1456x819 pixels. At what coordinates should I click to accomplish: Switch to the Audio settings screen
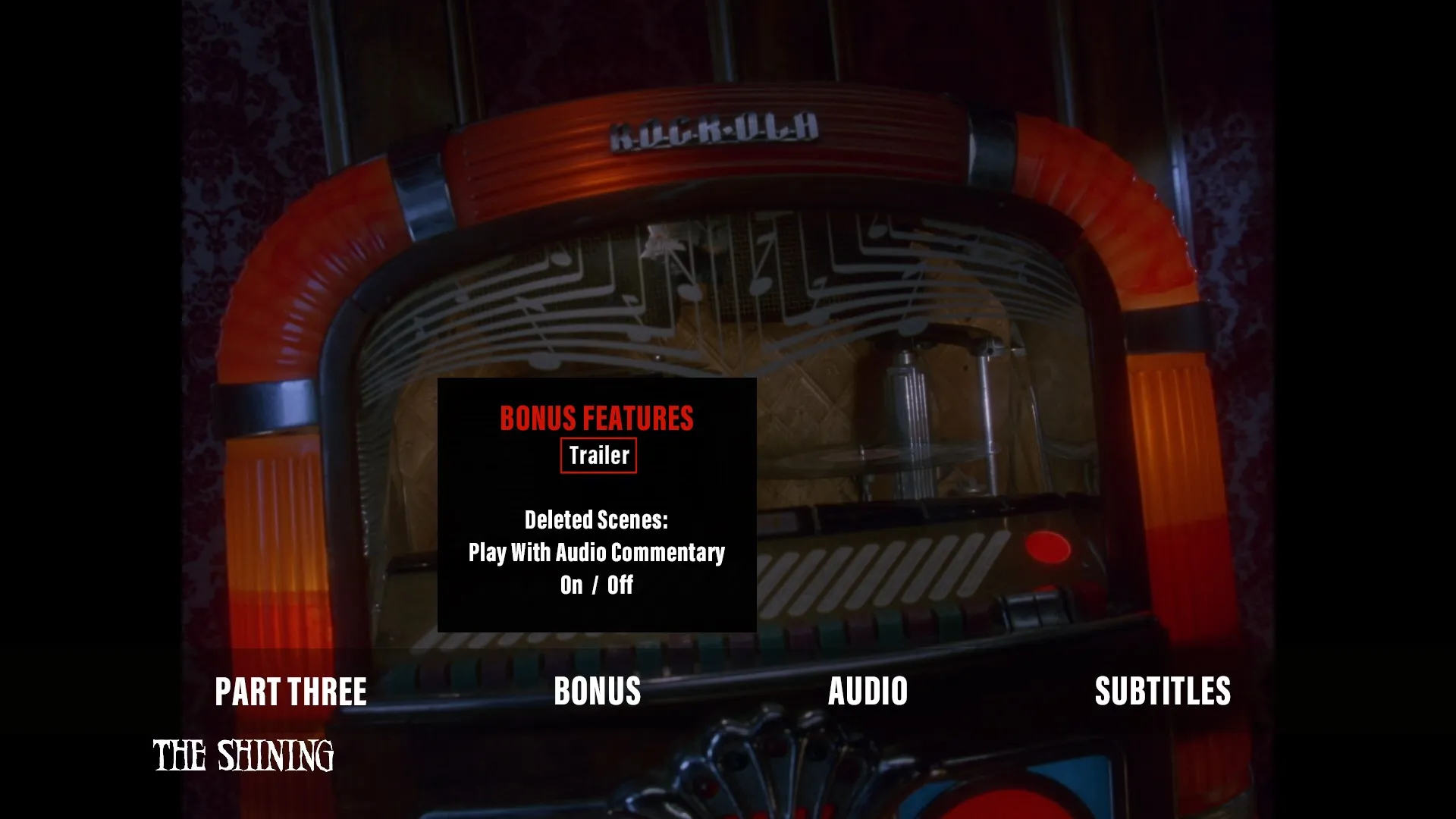tap(868, 691)
